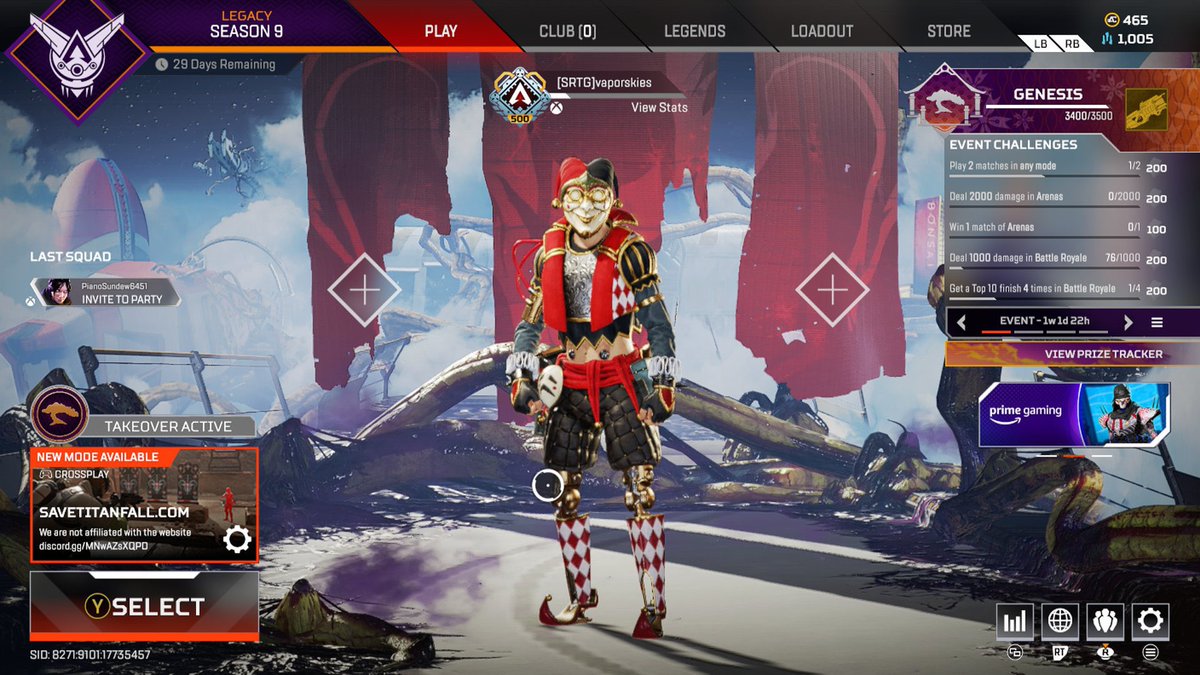Open the Prime Gaming promotion banner
Screen dimensions: 1200x675
[x=1074, y=414]
